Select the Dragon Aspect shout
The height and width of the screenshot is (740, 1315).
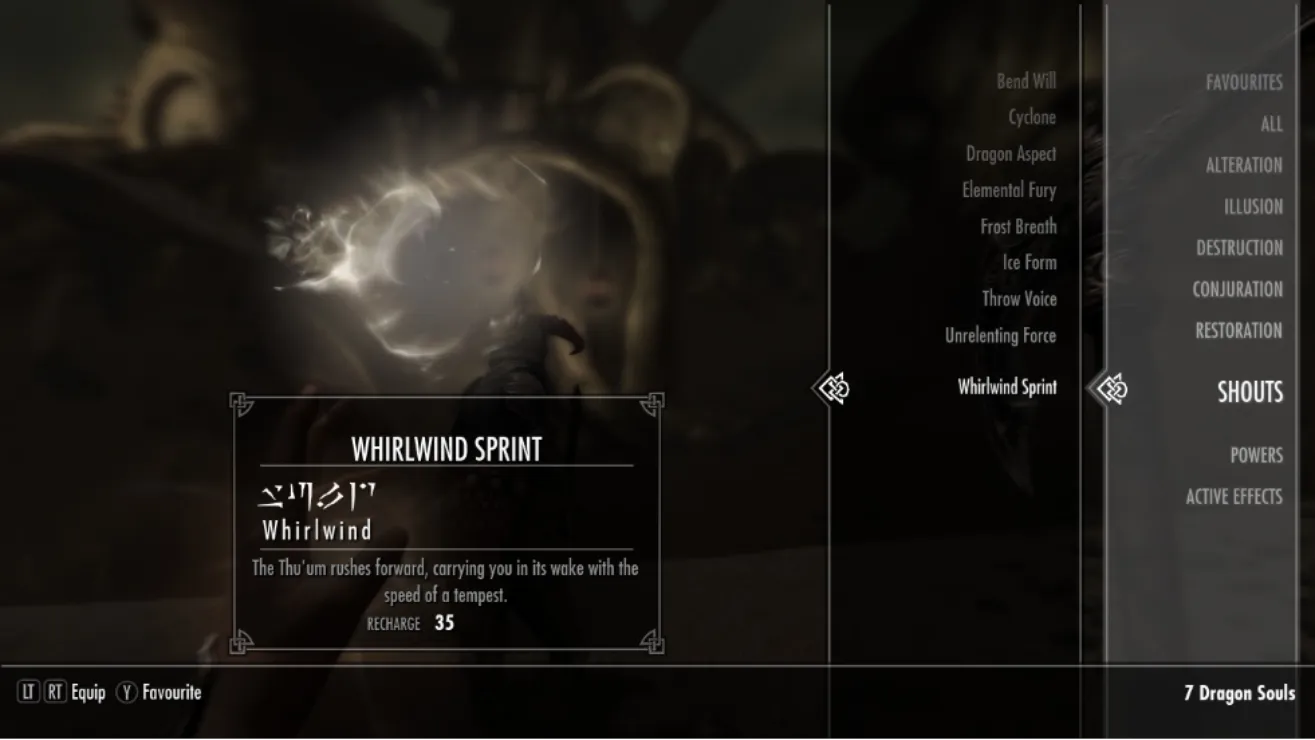[x=1010, y=154]
